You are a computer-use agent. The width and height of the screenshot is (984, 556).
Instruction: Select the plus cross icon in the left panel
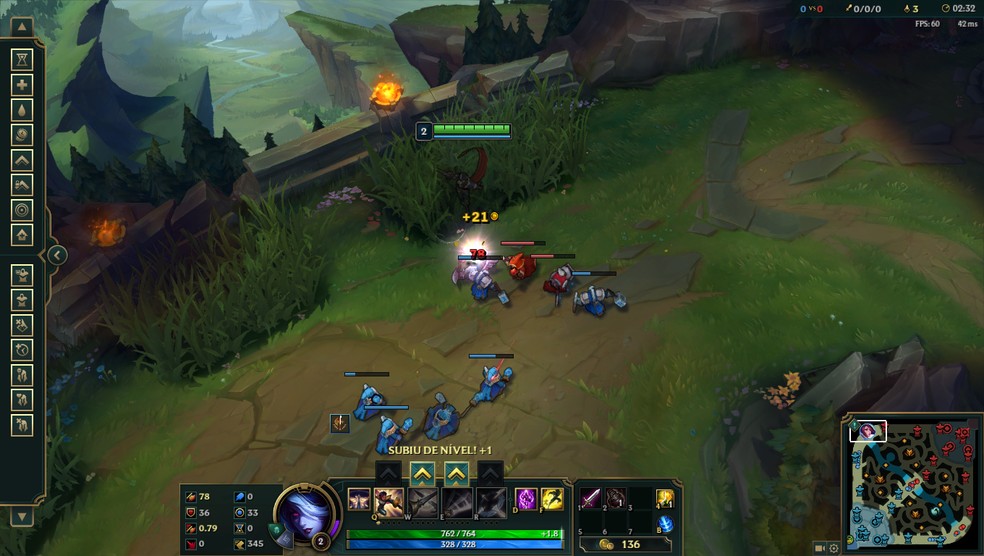coord(22,85)
